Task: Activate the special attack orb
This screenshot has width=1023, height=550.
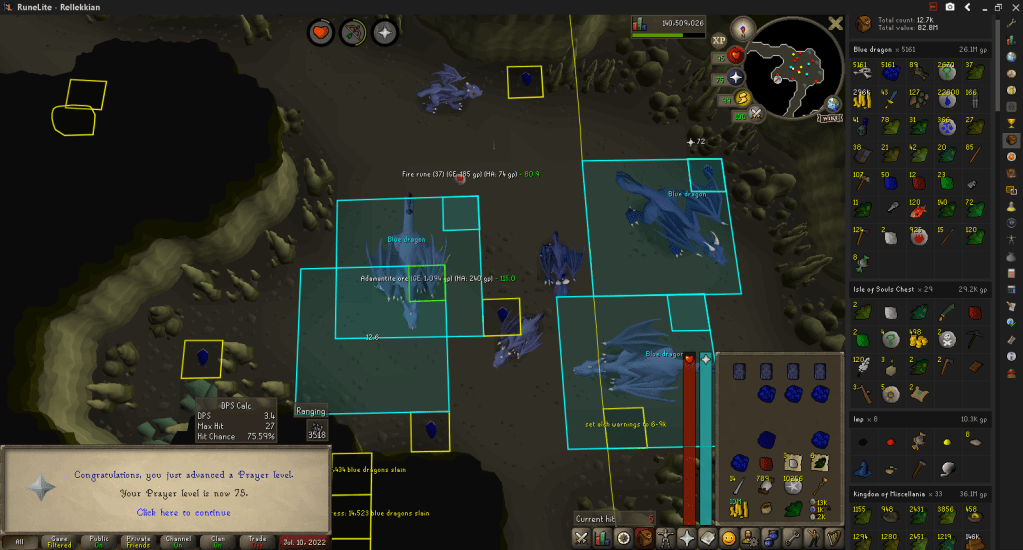Action: click(x=756, y=114)
